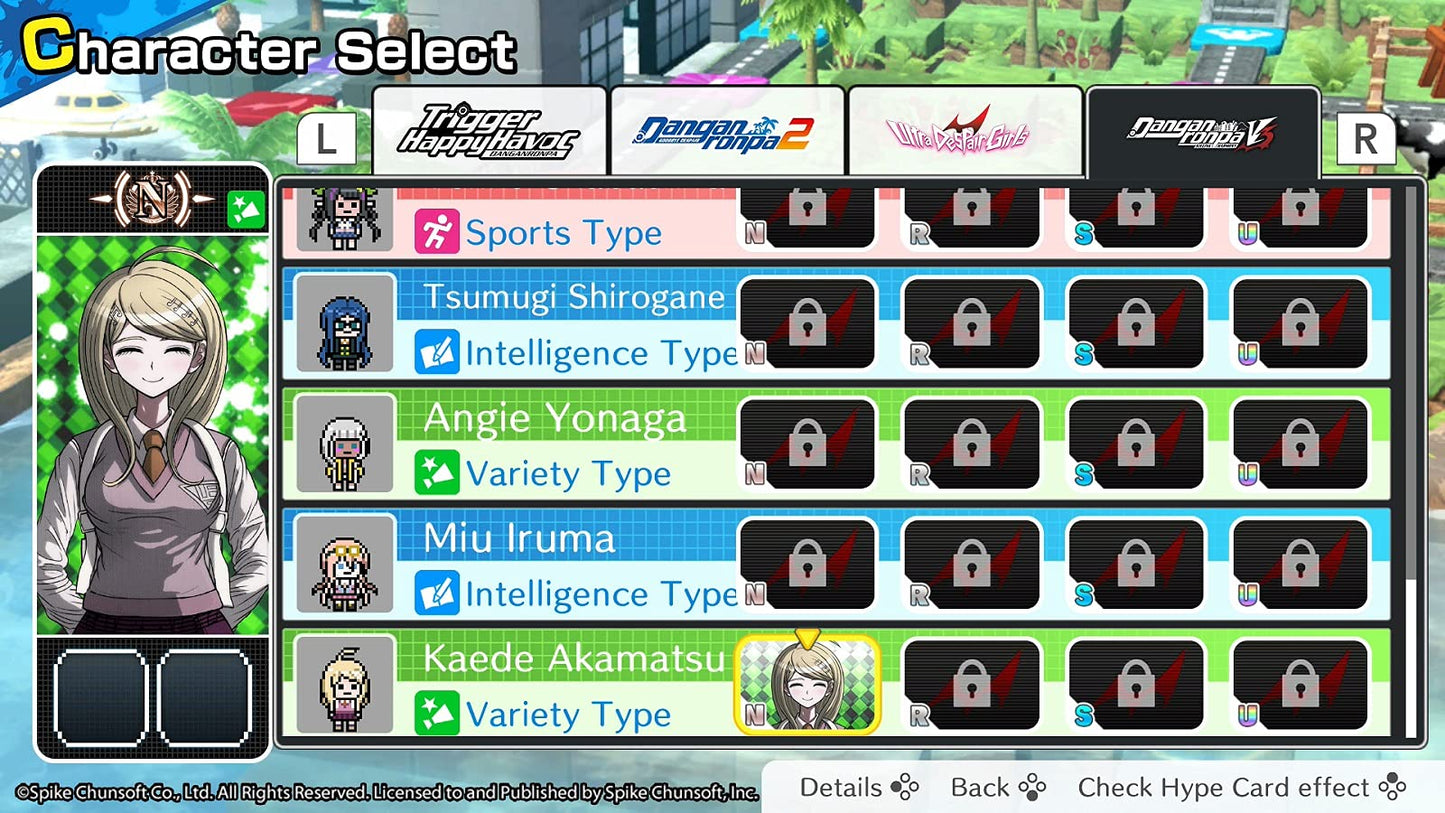Click the Details button
The height and width of the screenshot is (813, 1445).
pyautogui.click(x=844, y=787)
